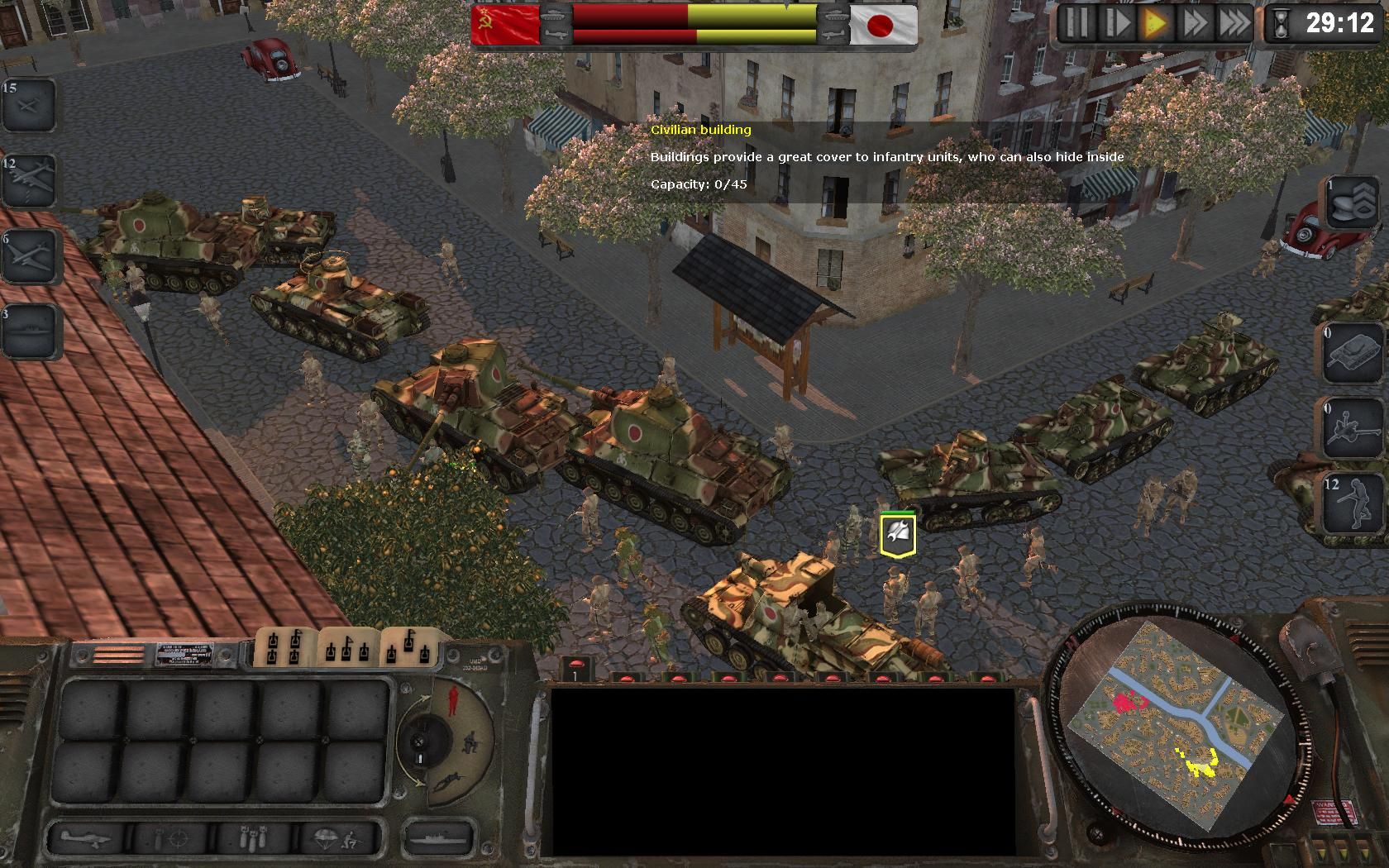
Task: Select normal play speed
Action: (x=1155, y=23)
